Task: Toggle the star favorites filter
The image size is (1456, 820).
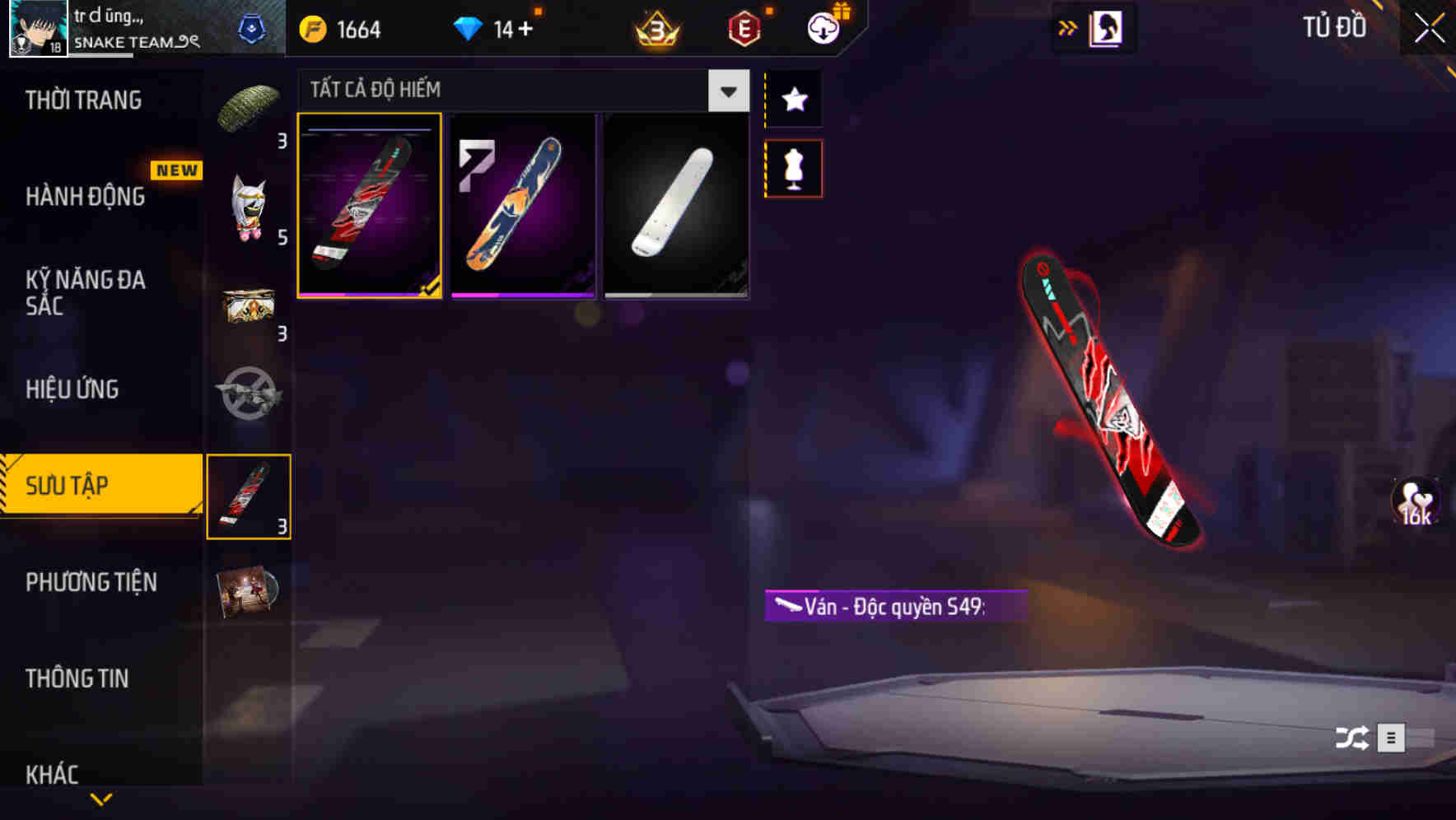Action: pos(792,99)
